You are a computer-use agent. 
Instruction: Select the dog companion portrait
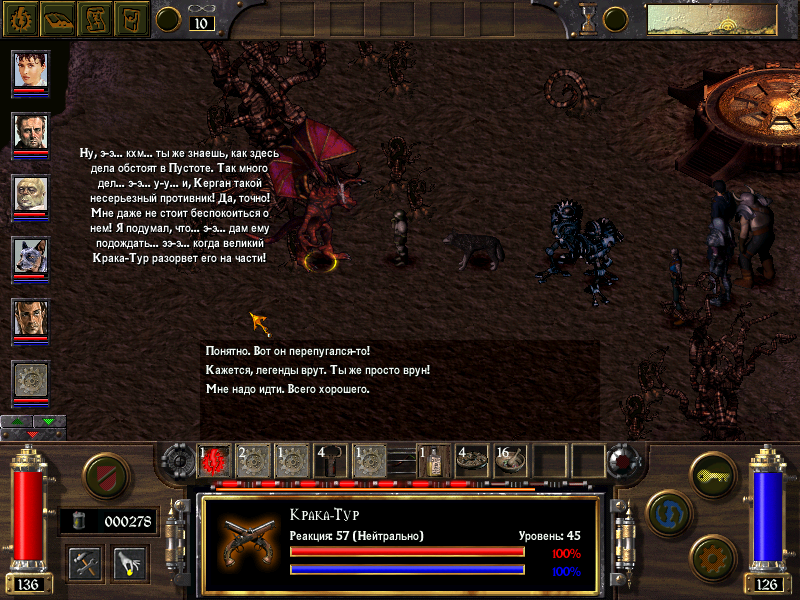click(x=31, y=257)
